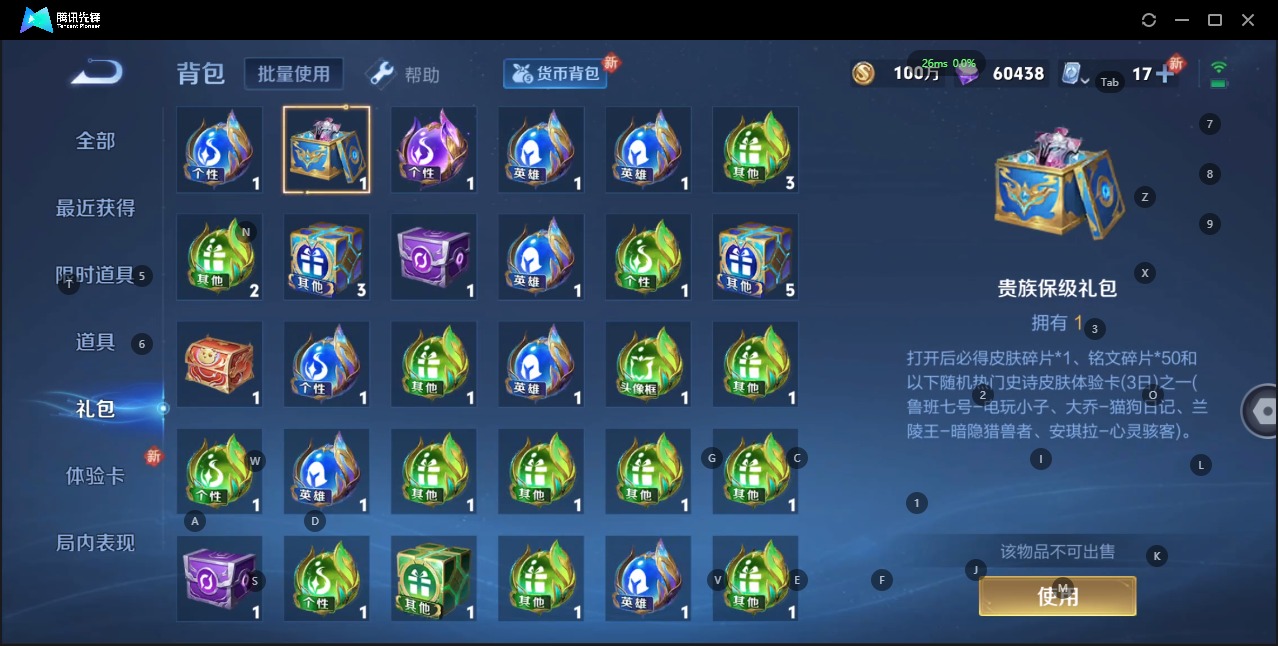Pick the dark green gift crate item
This screenshot has width=1278, height=646.
pyautogui.click(x=433, y=578)
